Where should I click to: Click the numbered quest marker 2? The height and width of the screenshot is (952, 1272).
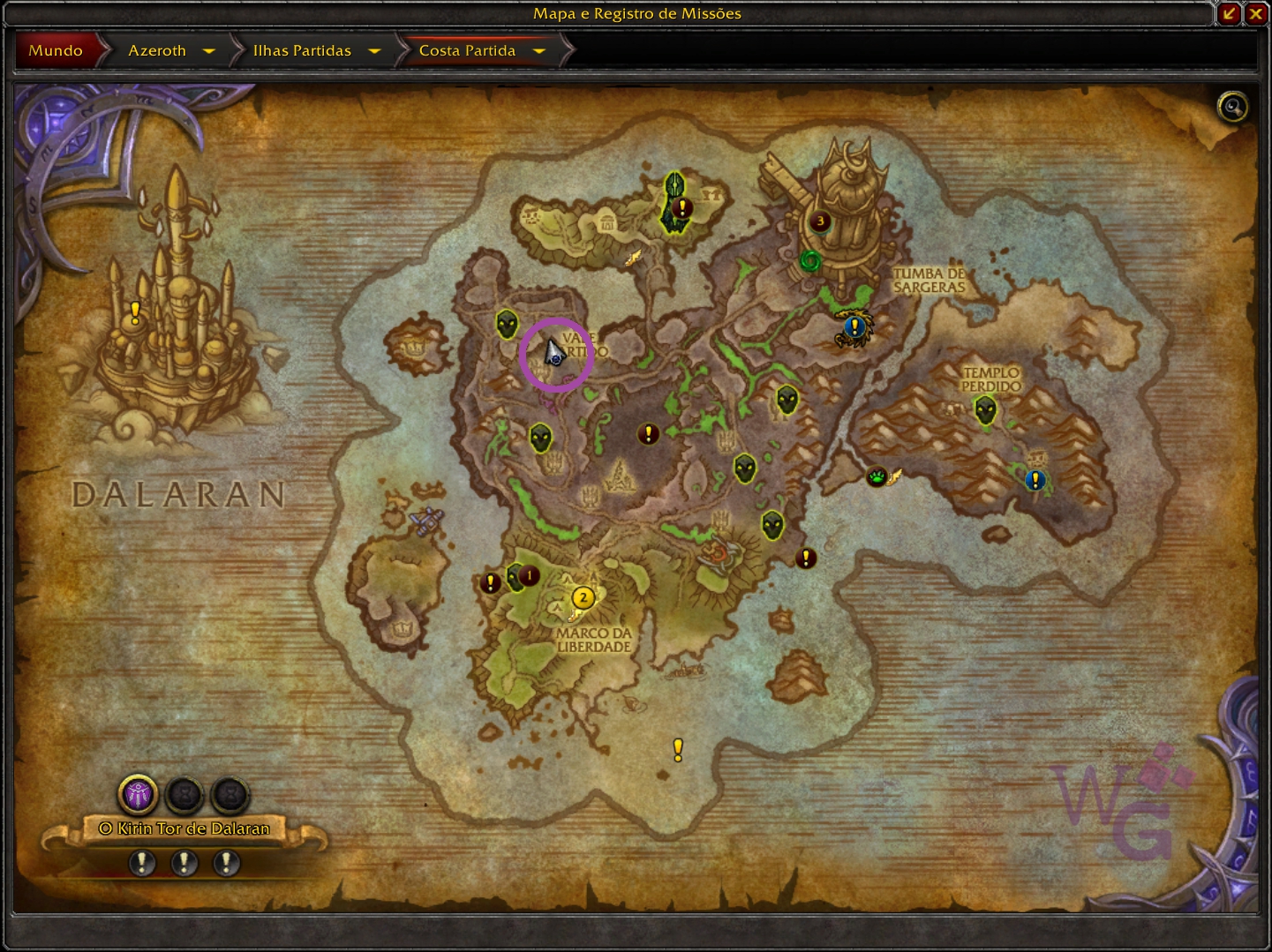tap(583, 597)
